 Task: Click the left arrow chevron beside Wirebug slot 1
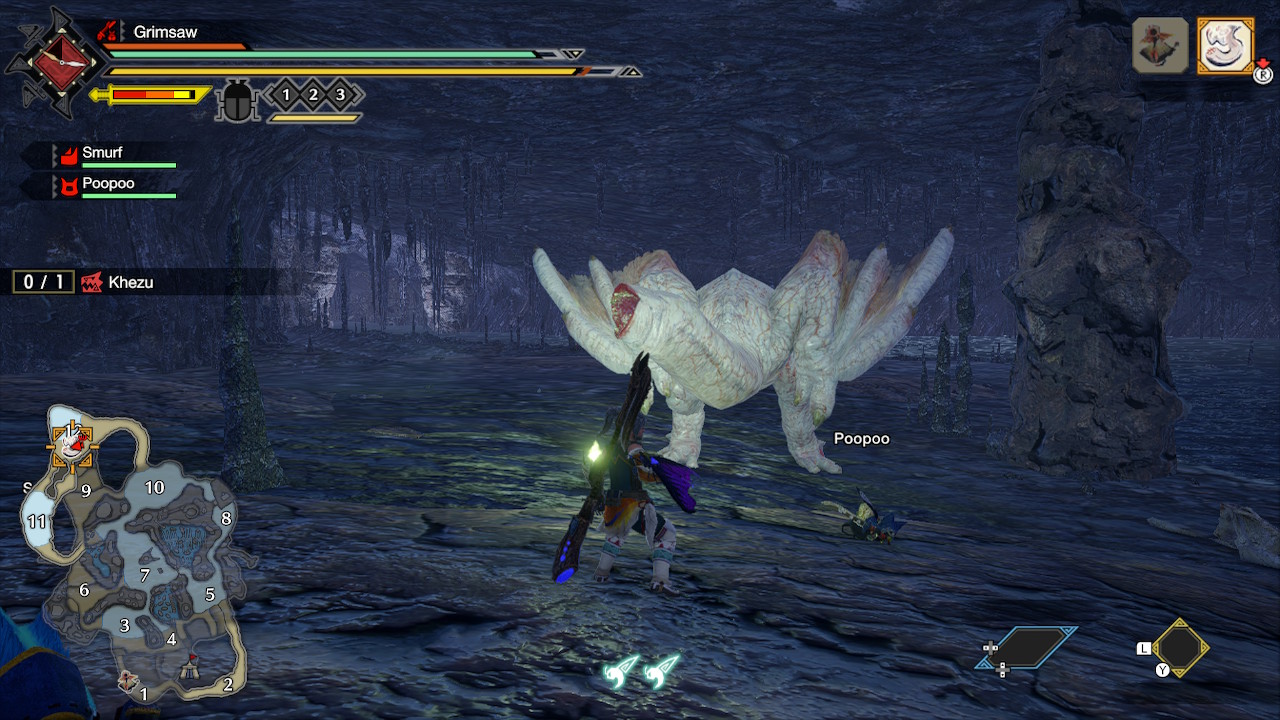tap(269, 95)
